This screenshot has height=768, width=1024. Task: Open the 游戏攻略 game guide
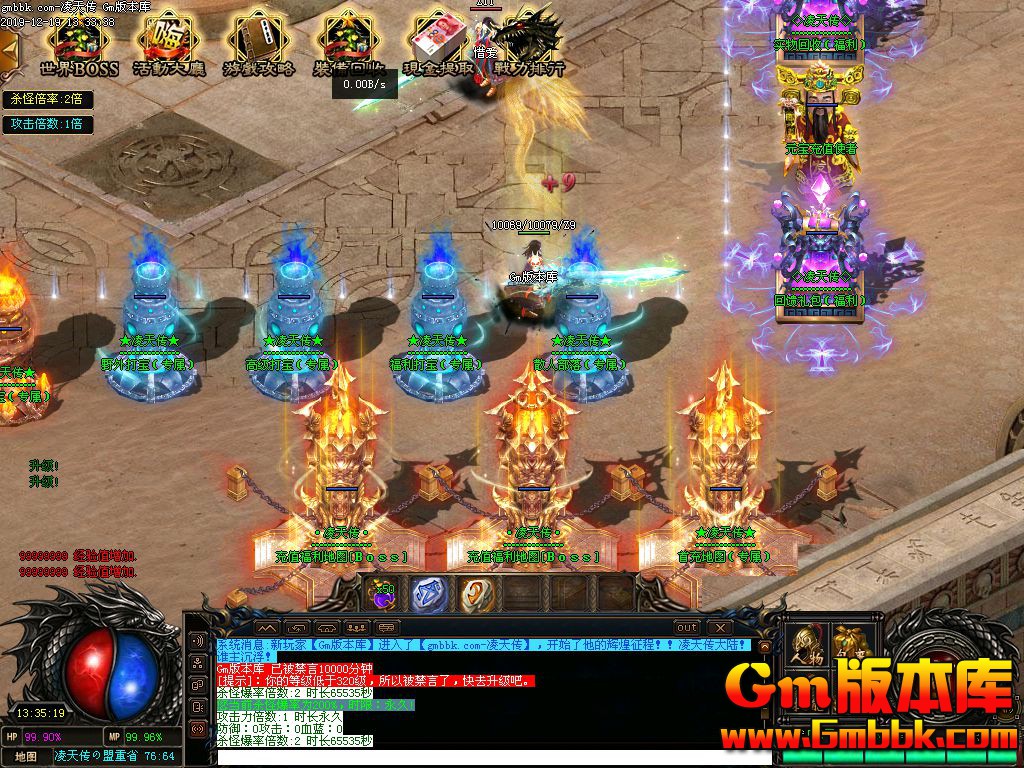tap(257, 45)
